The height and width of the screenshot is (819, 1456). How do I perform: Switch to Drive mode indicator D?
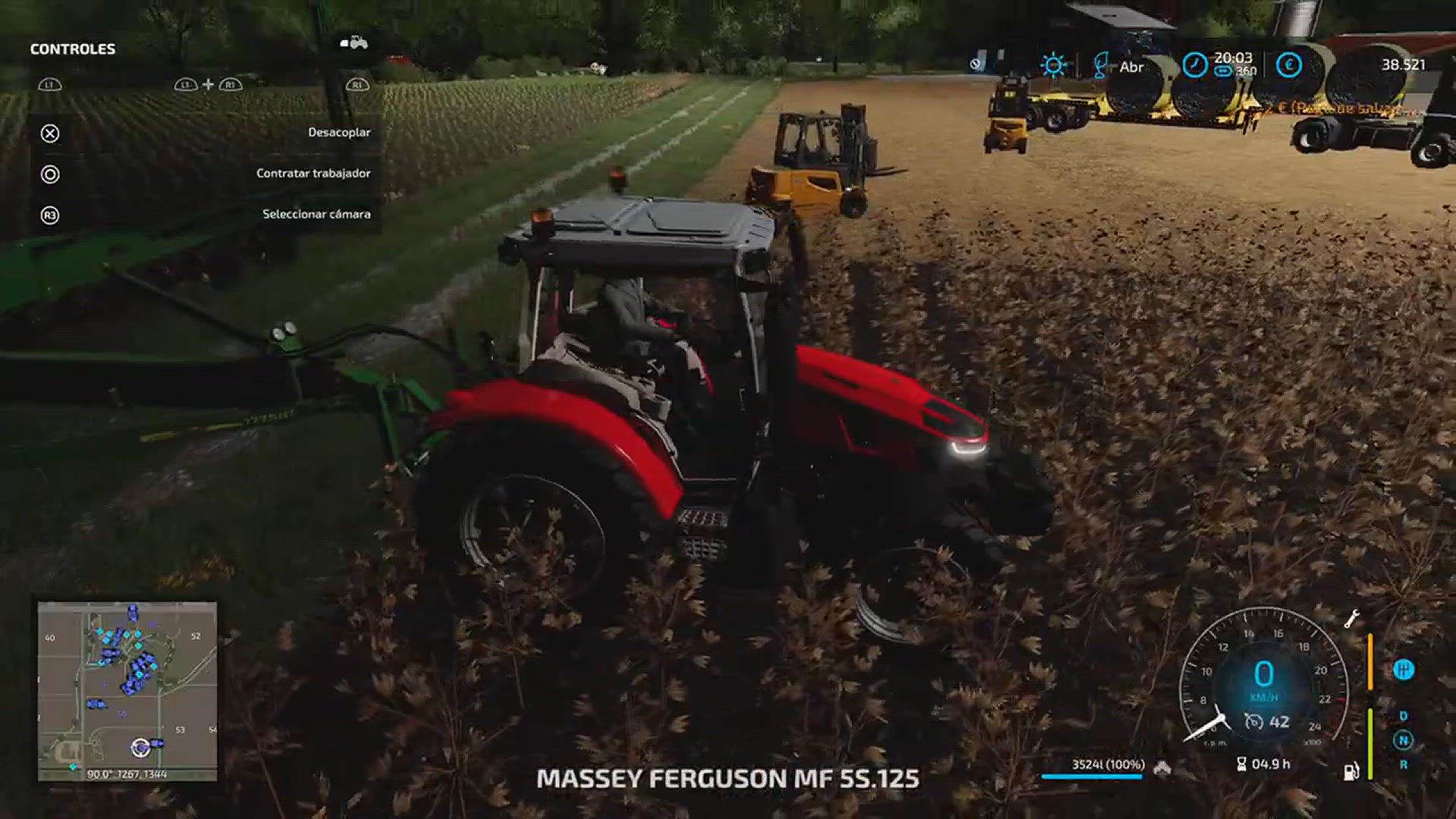1403,715
